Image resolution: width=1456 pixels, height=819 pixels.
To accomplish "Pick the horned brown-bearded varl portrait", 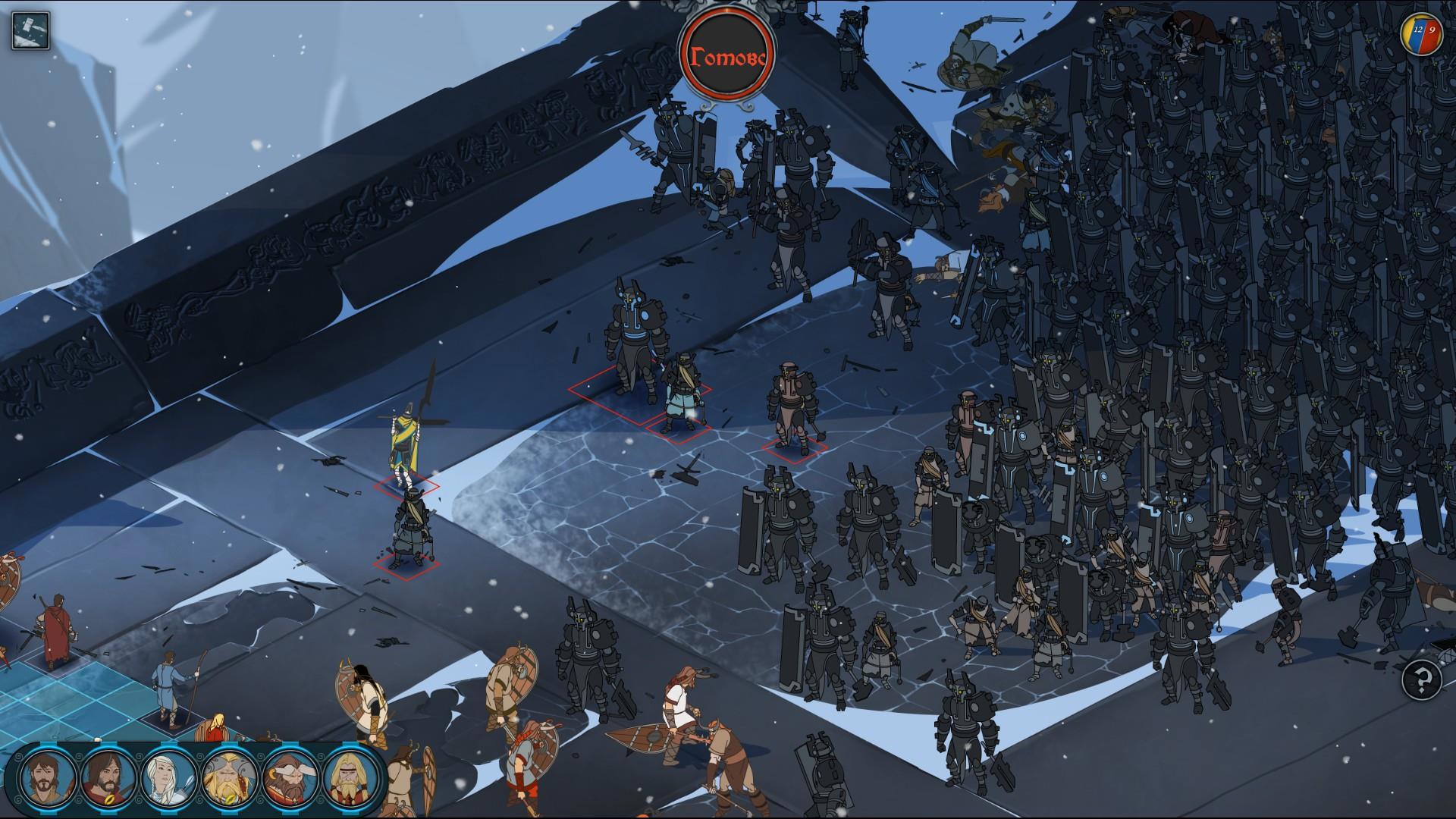I will [290, 780].
